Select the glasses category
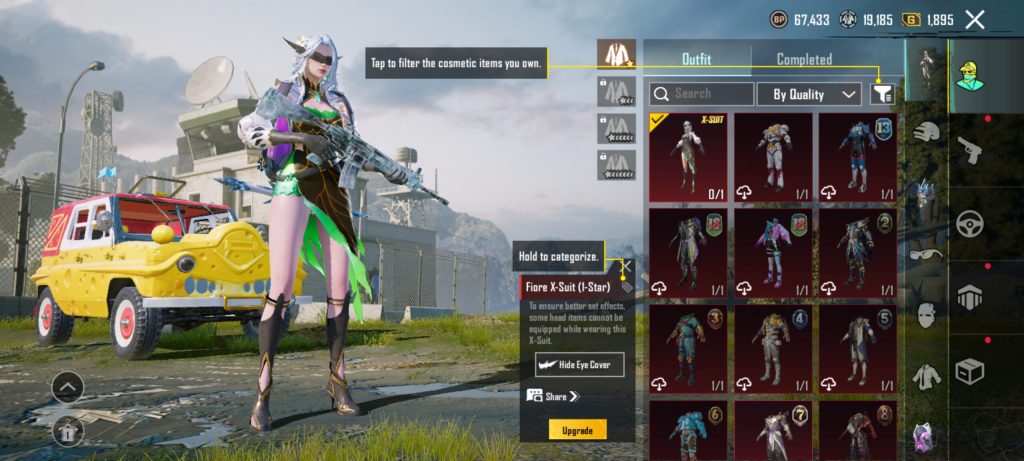 pyautogui.click(x=927, y=254)
